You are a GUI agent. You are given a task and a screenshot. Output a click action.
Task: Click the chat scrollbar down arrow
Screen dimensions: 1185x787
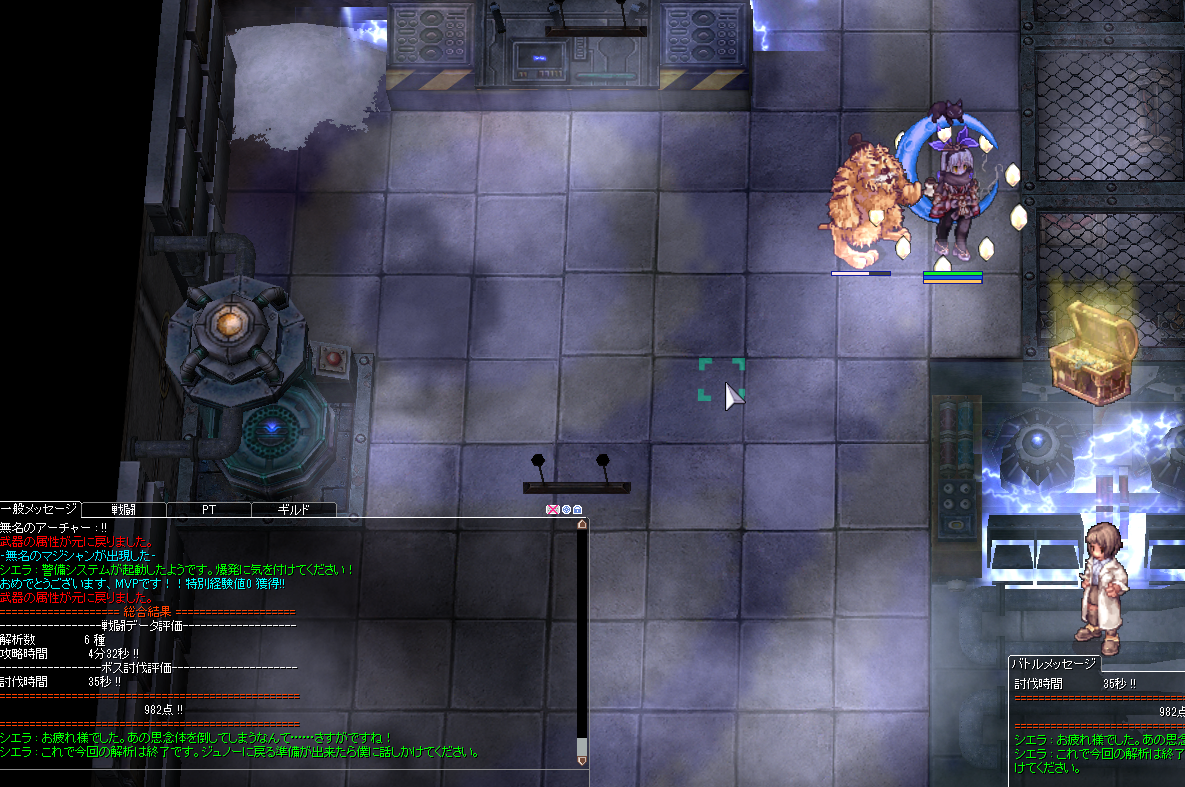point(582,759)
